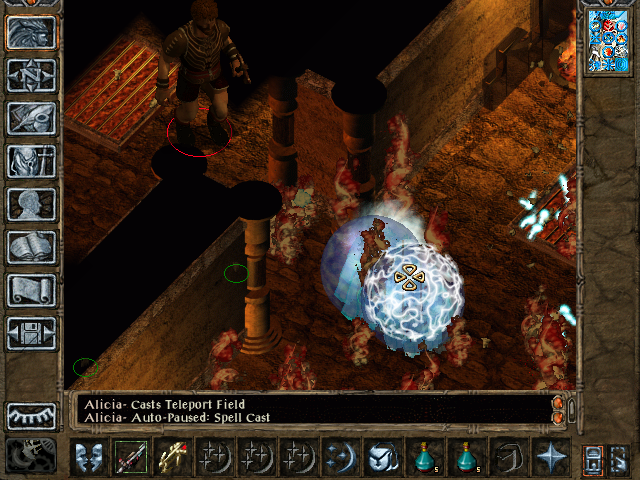The height and width of the screenshot is (480, 640).
Task: Toggle pause with the clock gear icon
Action: pos(31,457)
